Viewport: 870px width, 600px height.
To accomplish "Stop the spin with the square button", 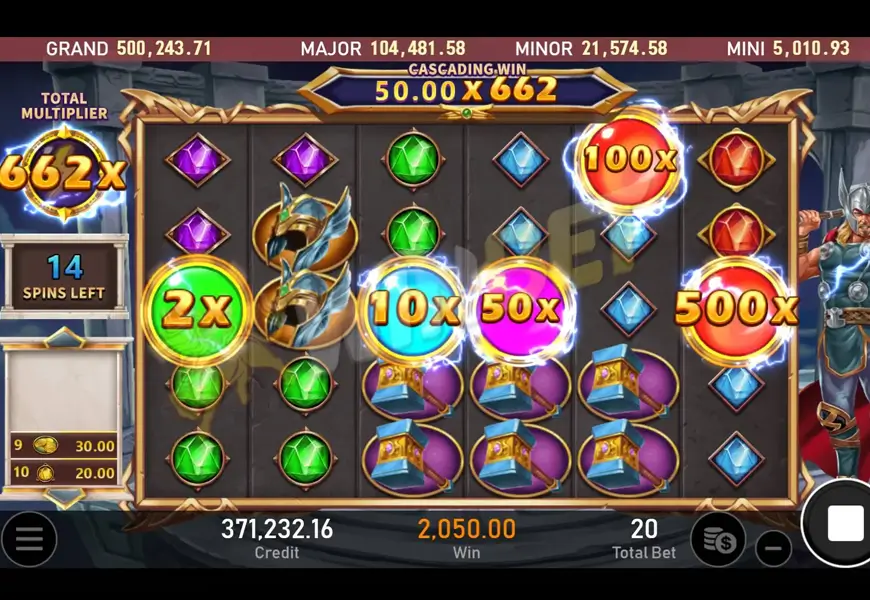I will [844, 523].
